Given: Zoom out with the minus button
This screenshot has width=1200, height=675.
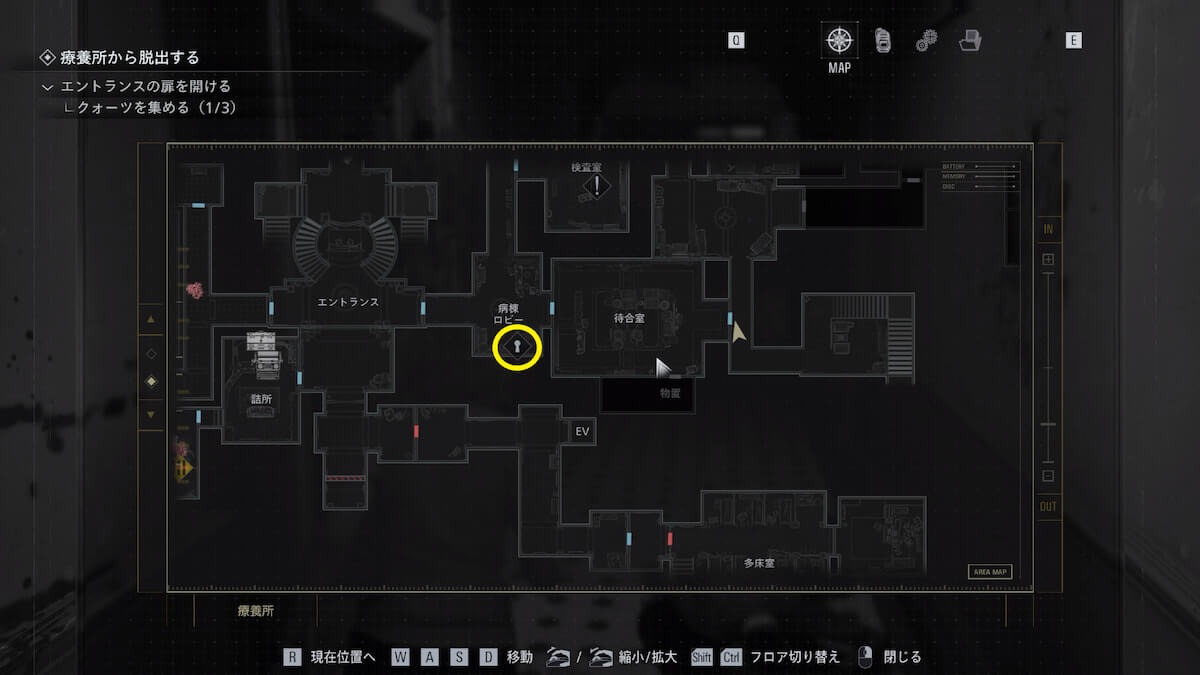Looking at the screenshot, I should pyautogui.click(x=1048, y=476).
